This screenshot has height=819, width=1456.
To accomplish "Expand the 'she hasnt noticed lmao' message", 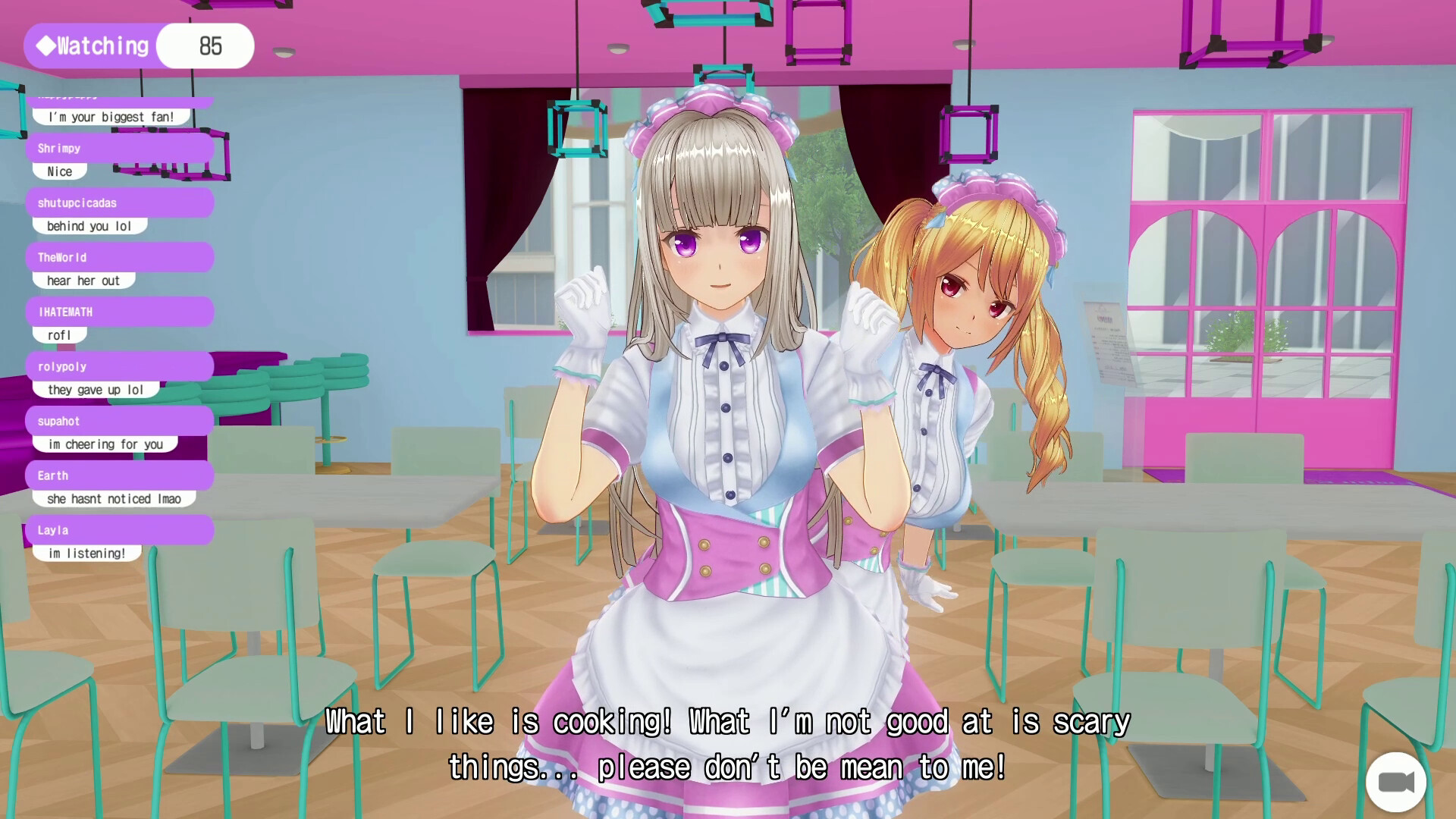I will point(114,498).
